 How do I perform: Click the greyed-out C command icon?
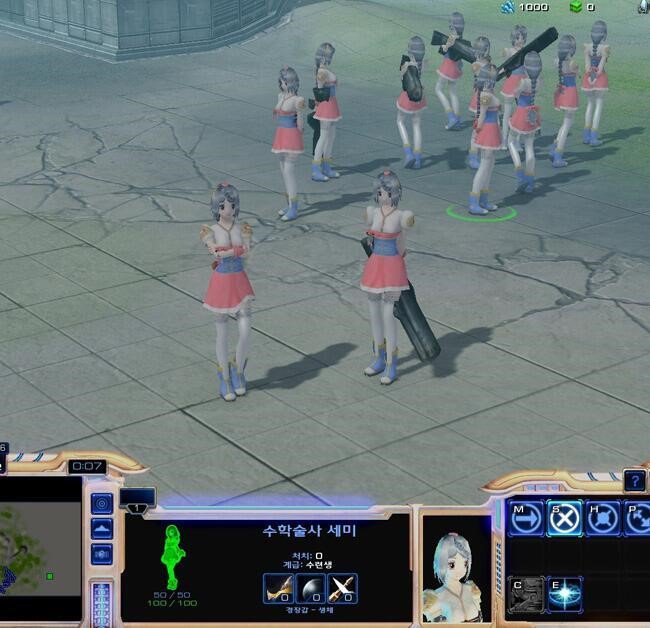click(x=525, y=594)
